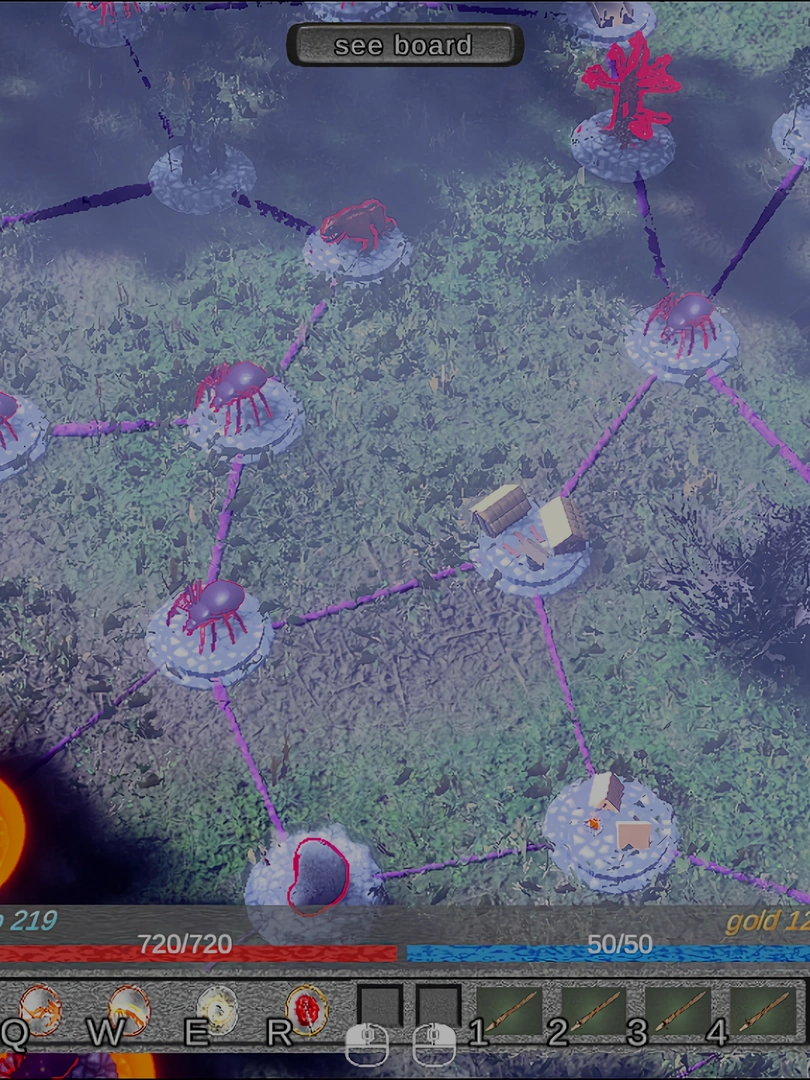Use the W ability icon

click(128, 1008)
